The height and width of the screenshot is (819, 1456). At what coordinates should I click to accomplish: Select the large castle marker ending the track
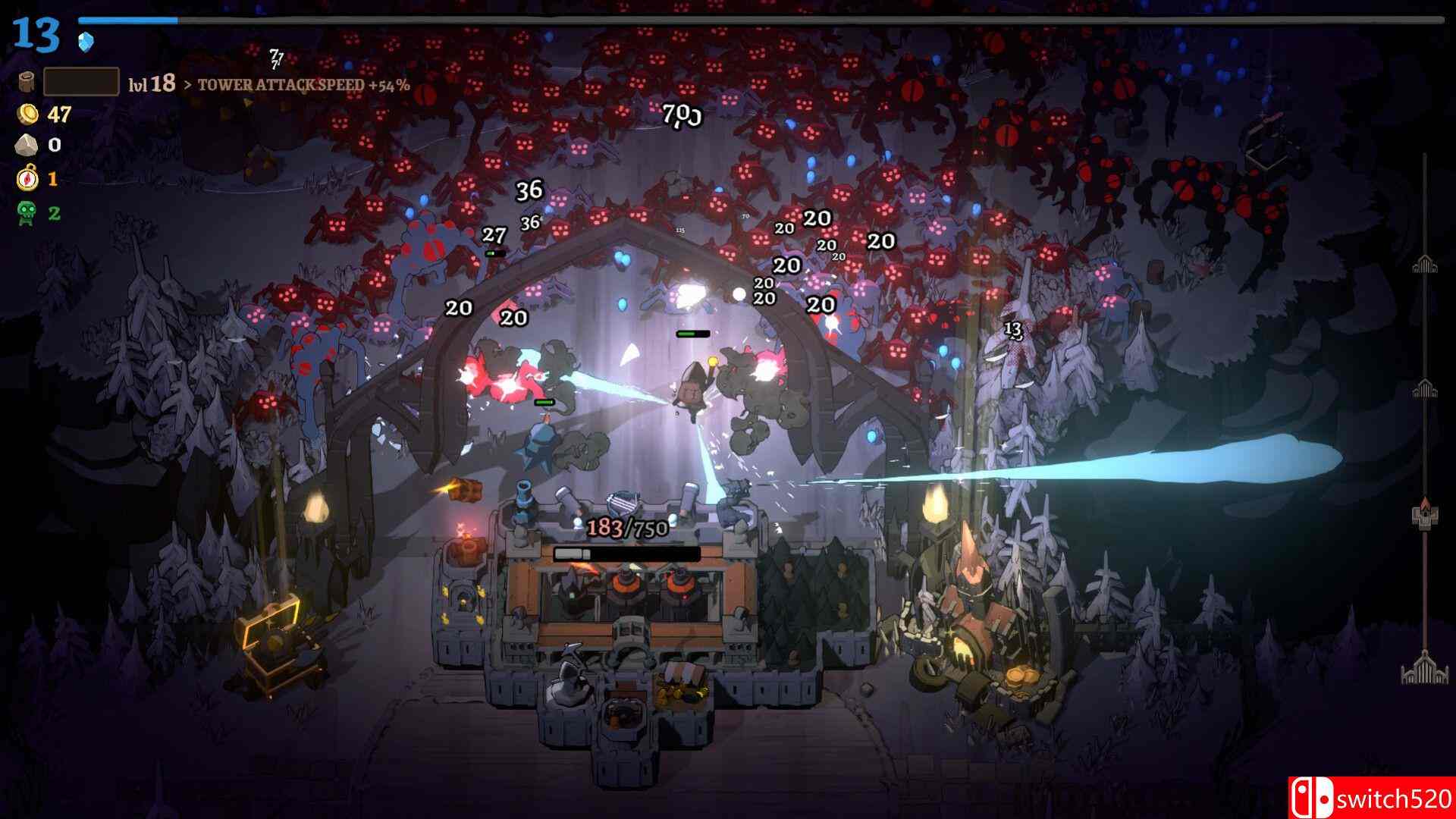click(1425, 667)
